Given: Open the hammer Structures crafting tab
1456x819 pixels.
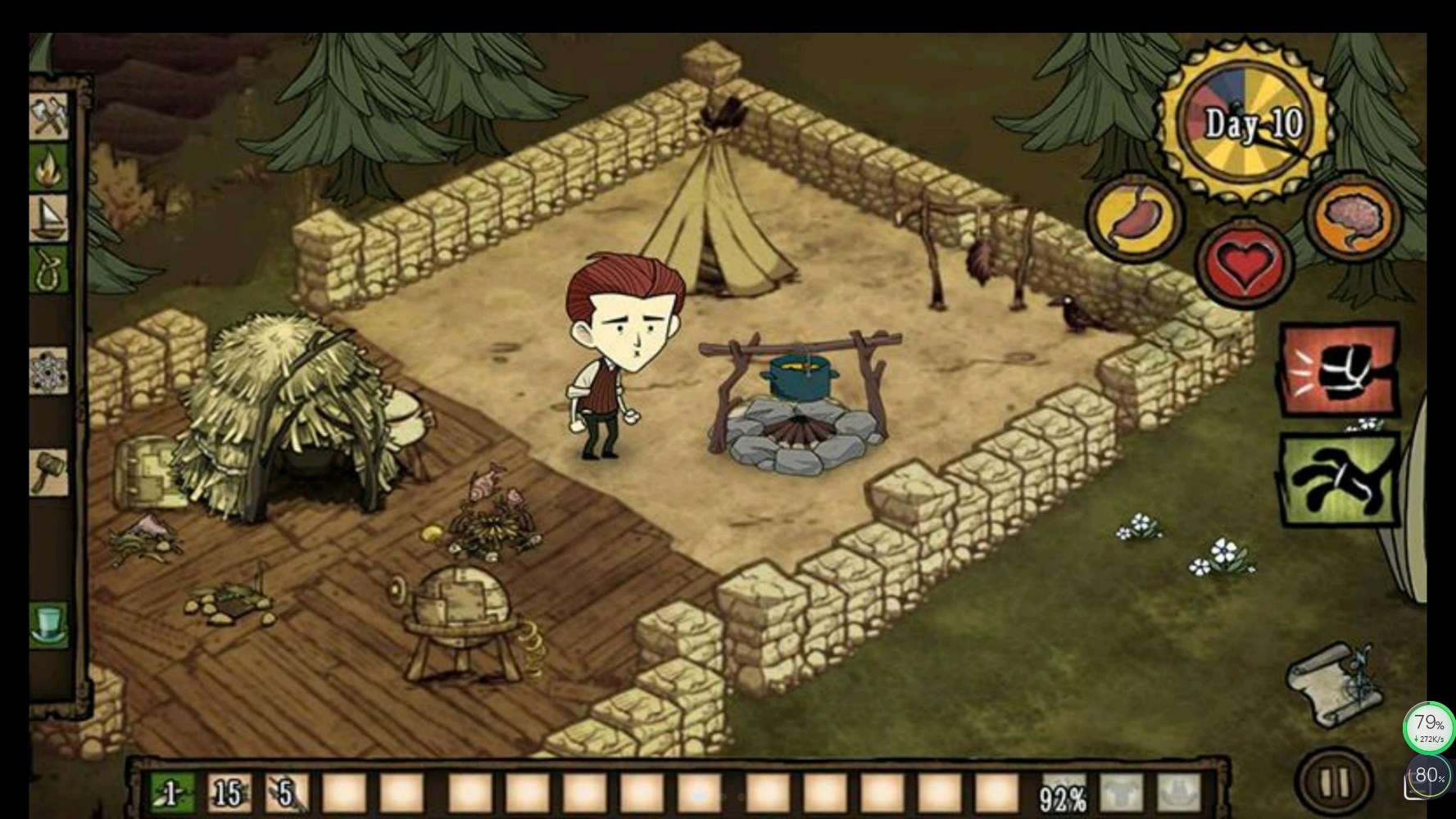Looking at the screenshot, I should coord(49,472).
